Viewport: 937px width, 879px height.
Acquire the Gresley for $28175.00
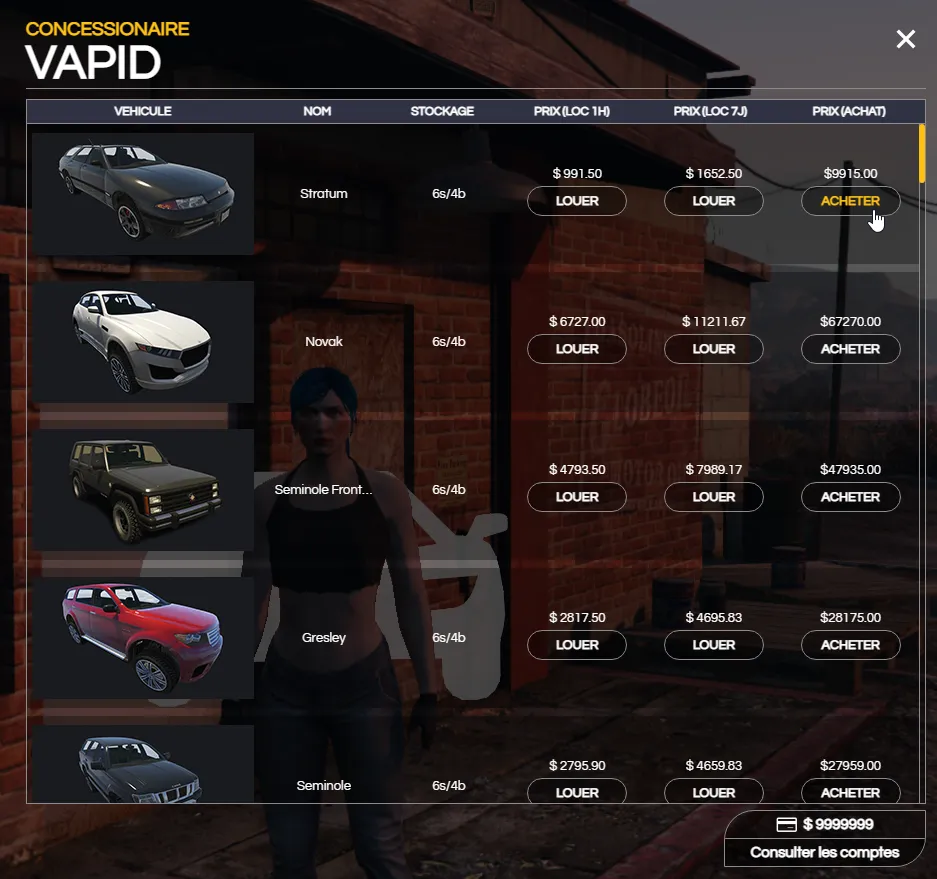(x=850, y=645)
